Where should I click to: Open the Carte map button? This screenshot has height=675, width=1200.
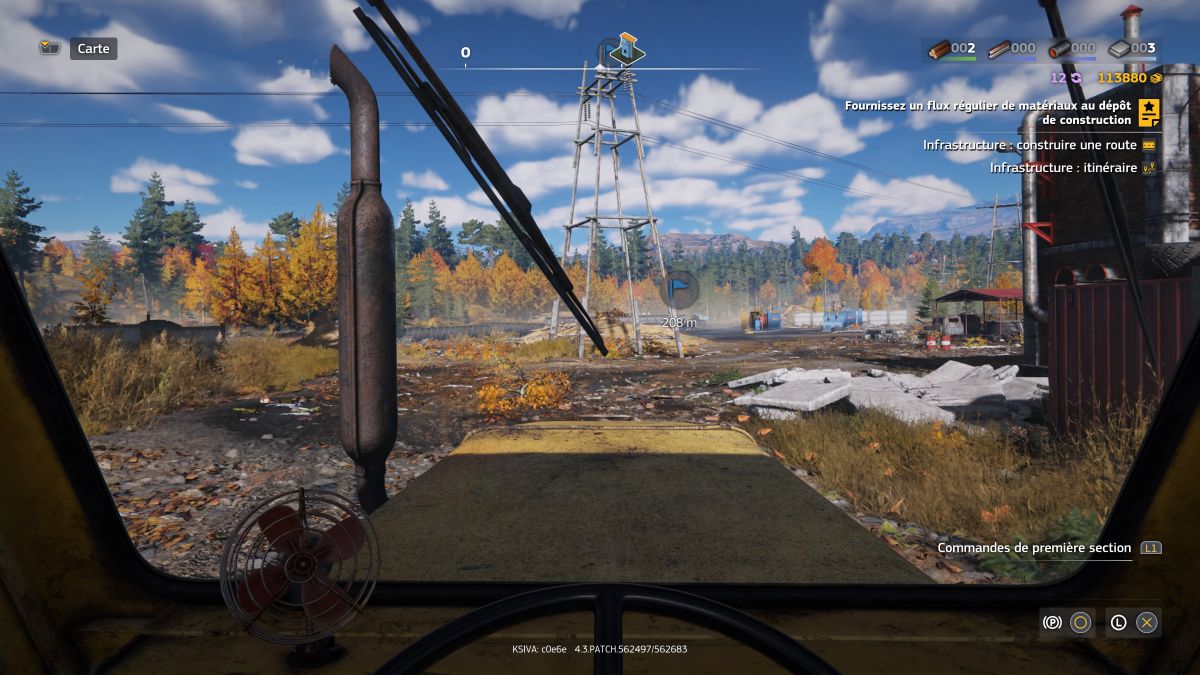93,48
